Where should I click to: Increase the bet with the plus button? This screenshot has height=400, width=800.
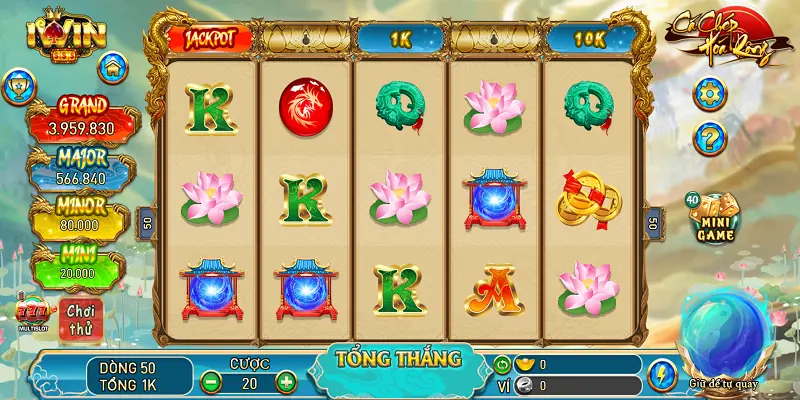(x=286, y=381)
